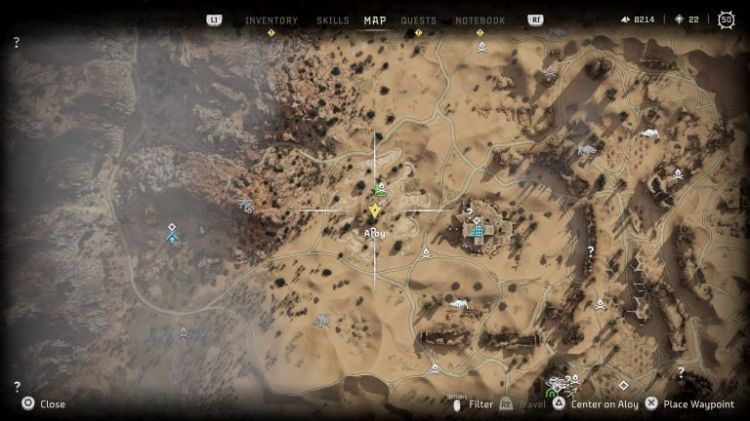Screen dimensions: 750x421
Task: Open the map Filter option
Action: [x=474, y=404]
